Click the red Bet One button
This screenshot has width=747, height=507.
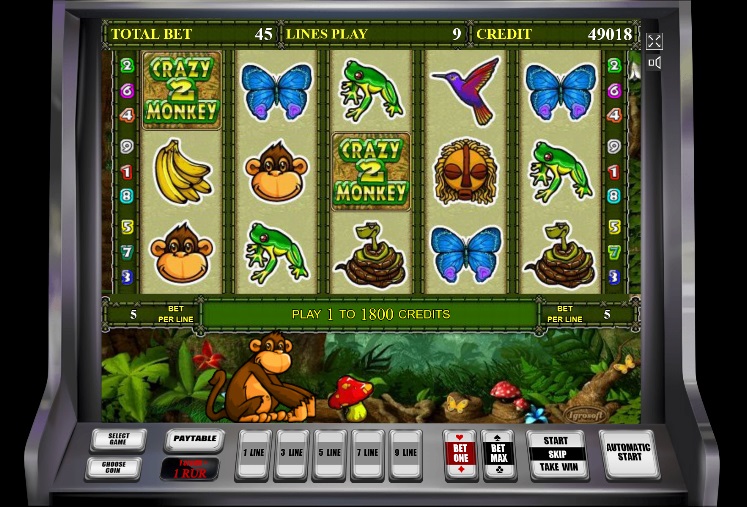pyautogui.click(x=460, y=455)
